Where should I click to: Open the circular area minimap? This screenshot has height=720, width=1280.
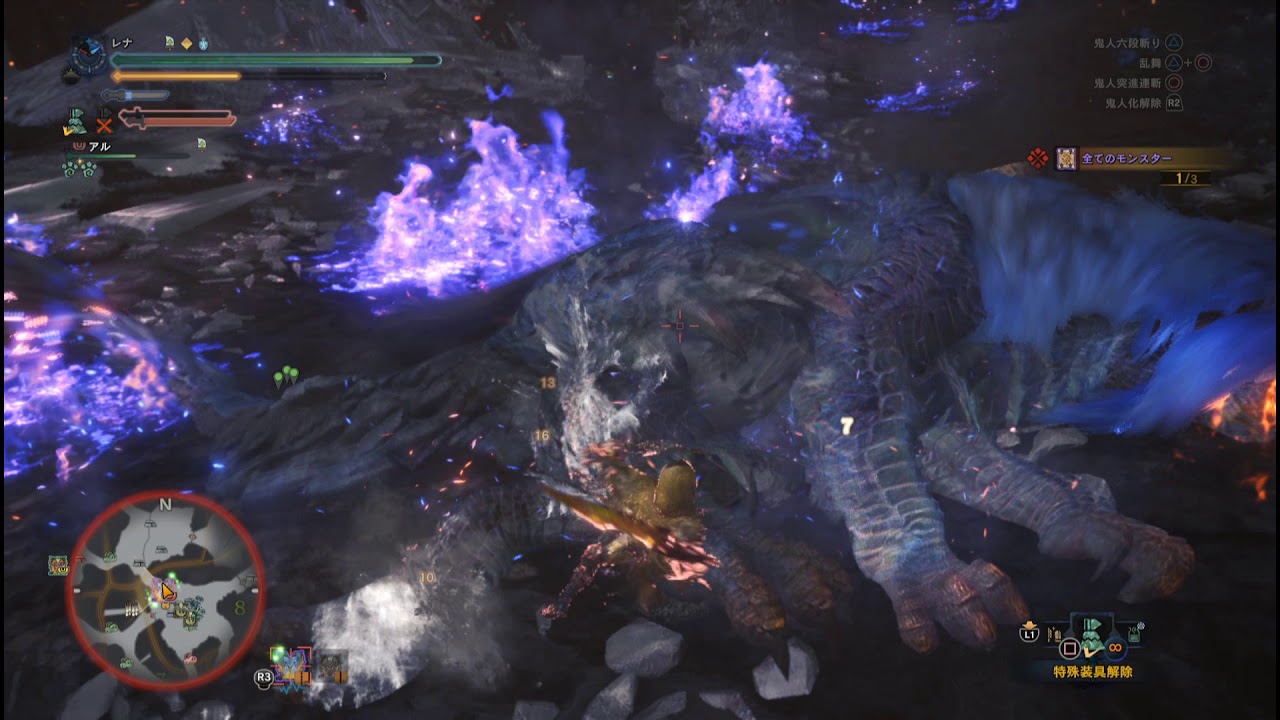pos(166,591)
